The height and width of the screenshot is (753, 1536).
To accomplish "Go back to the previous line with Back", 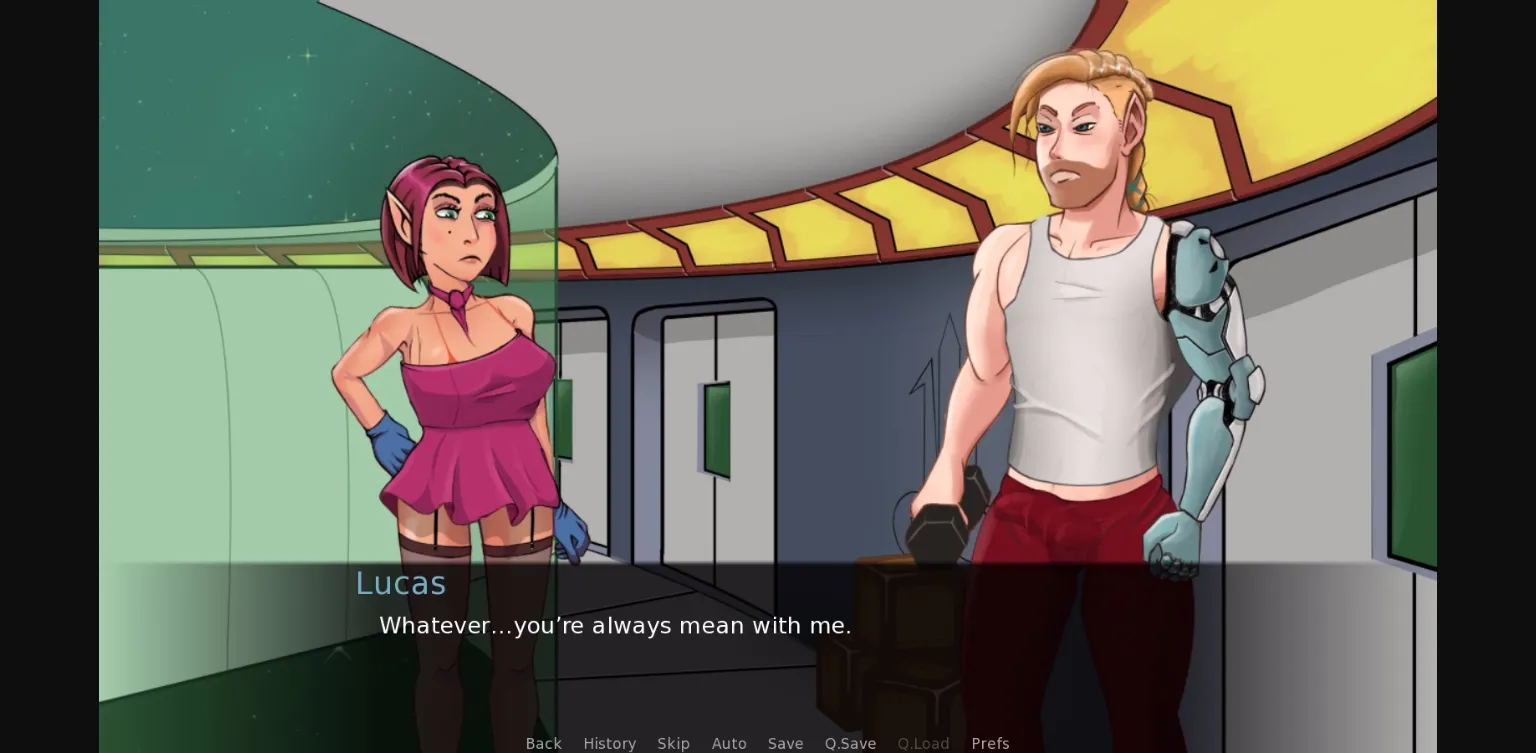I will pos(543,743).
